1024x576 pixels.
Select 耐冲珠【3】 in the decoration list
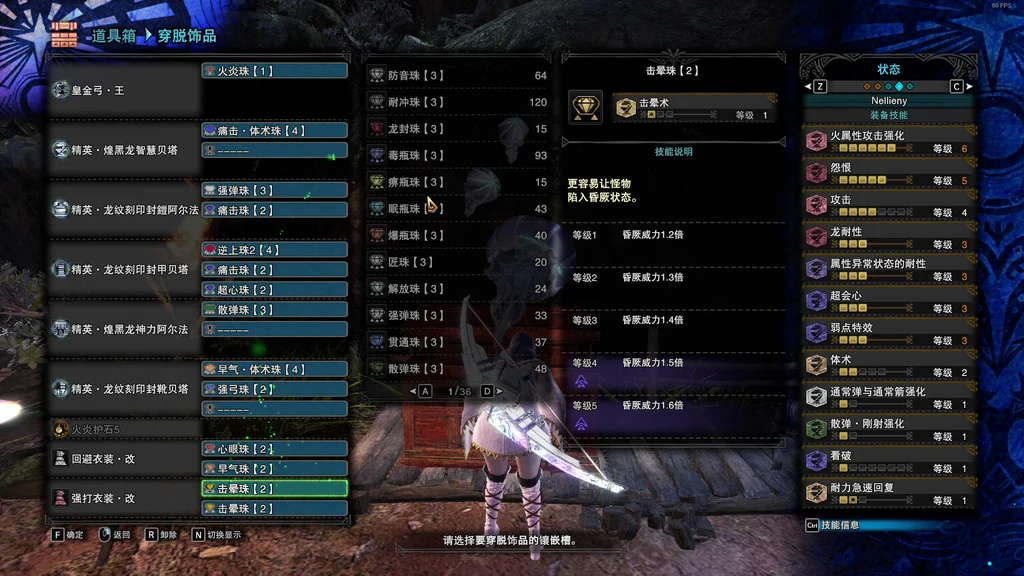click(457, 102)
